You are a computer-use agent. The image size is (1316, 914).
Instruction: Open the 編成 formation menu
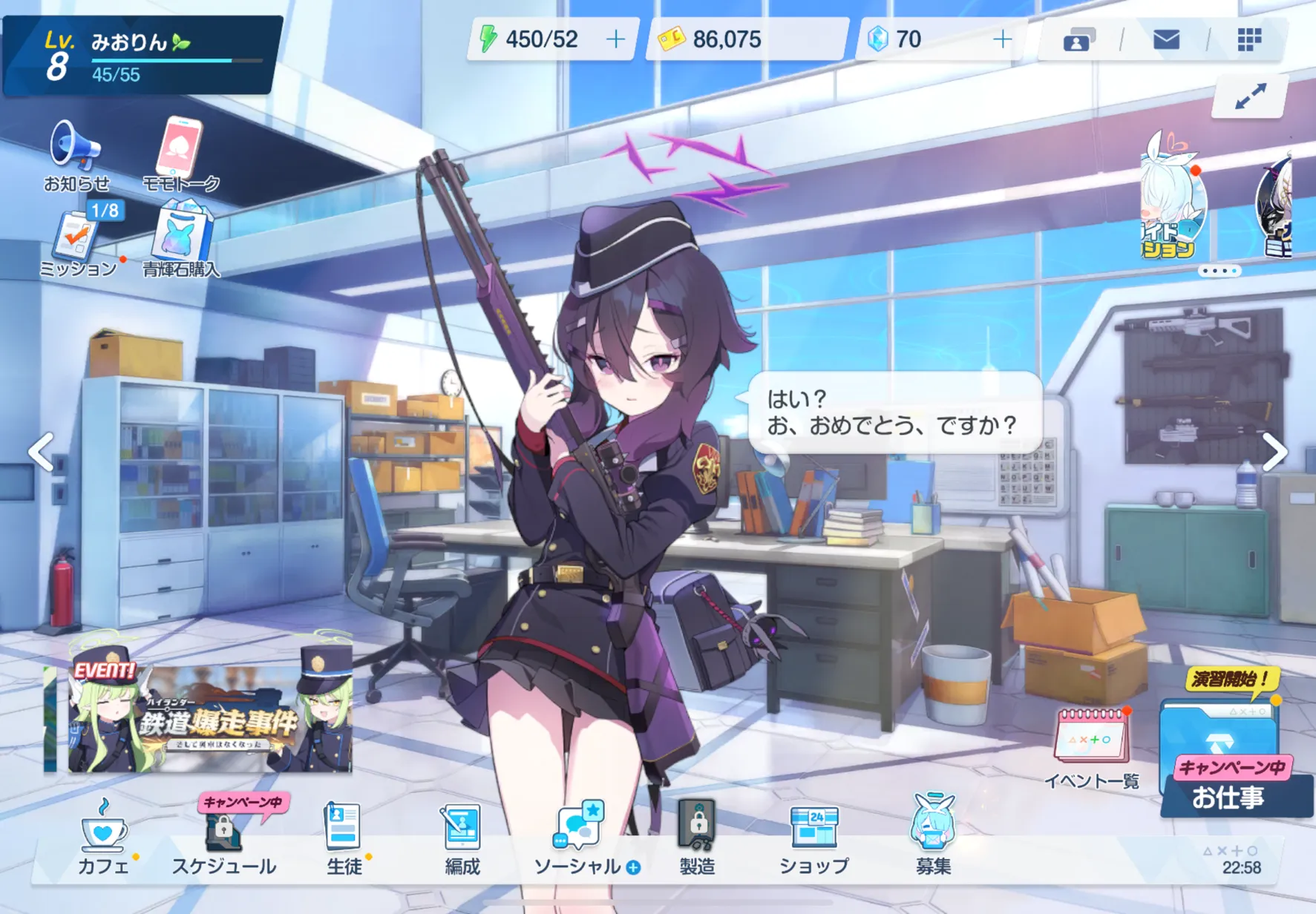[x=462, y=835]
